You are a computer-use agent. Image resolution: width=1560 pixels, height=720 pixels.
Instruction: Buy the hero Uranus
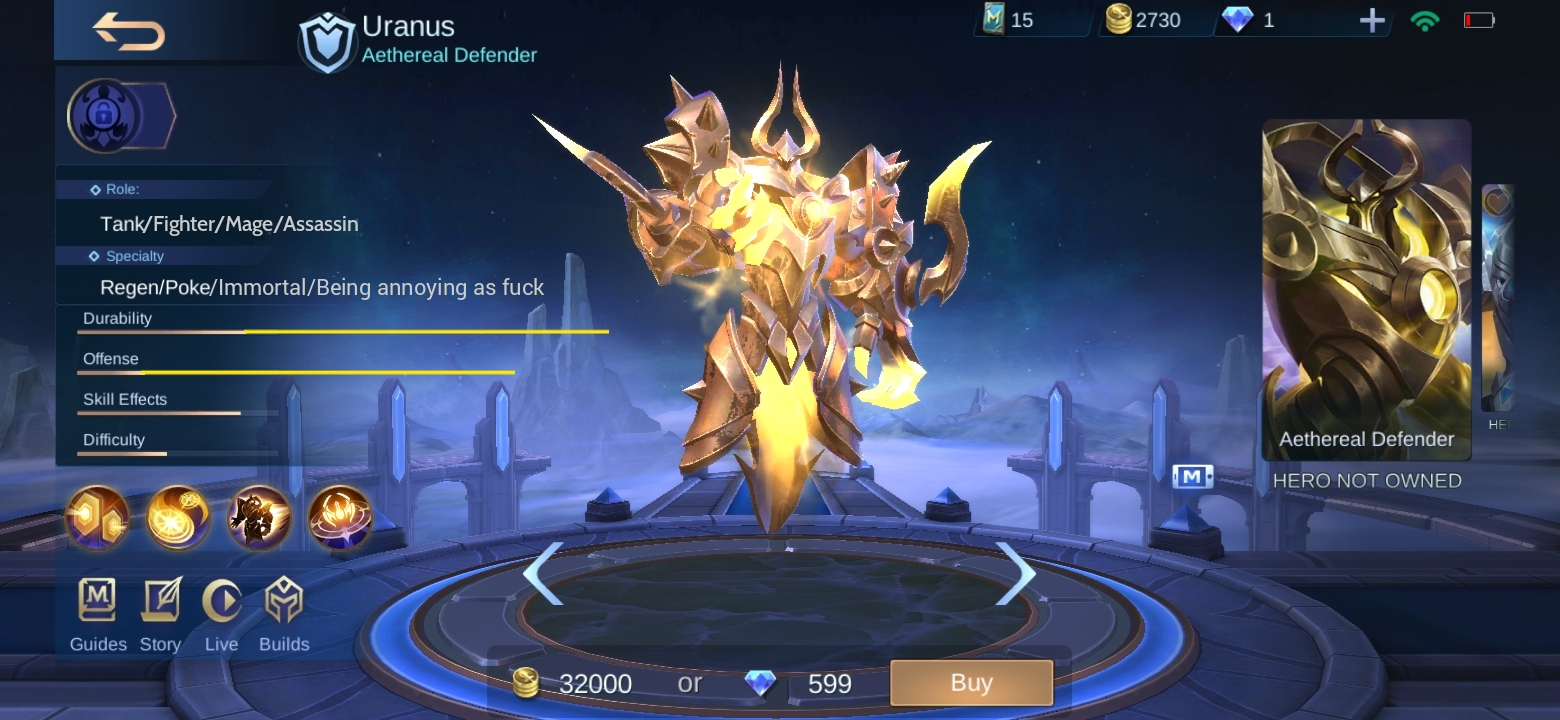pos(971,683)
